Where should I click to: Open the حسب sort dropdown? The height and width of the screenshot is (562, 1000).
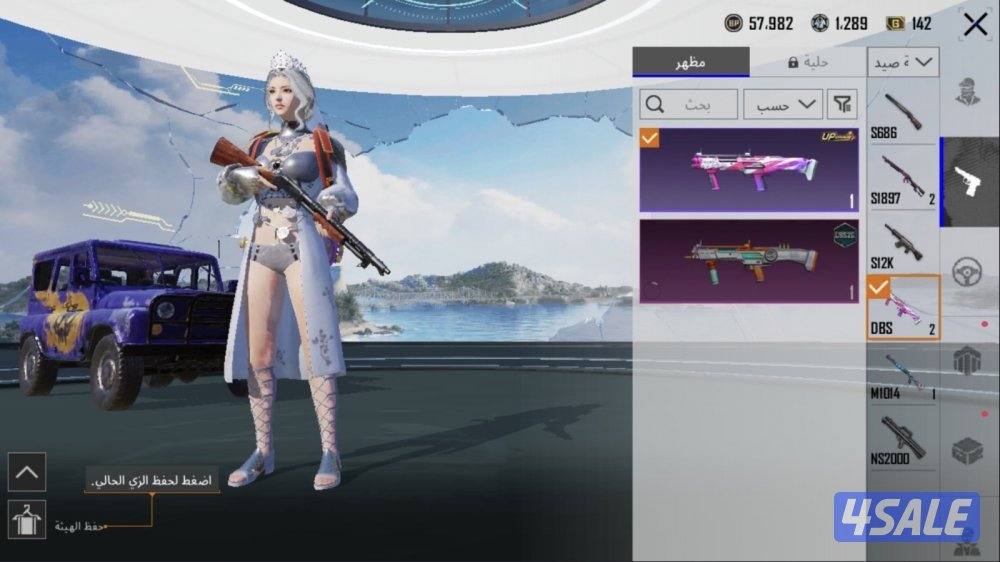(781, 104)
